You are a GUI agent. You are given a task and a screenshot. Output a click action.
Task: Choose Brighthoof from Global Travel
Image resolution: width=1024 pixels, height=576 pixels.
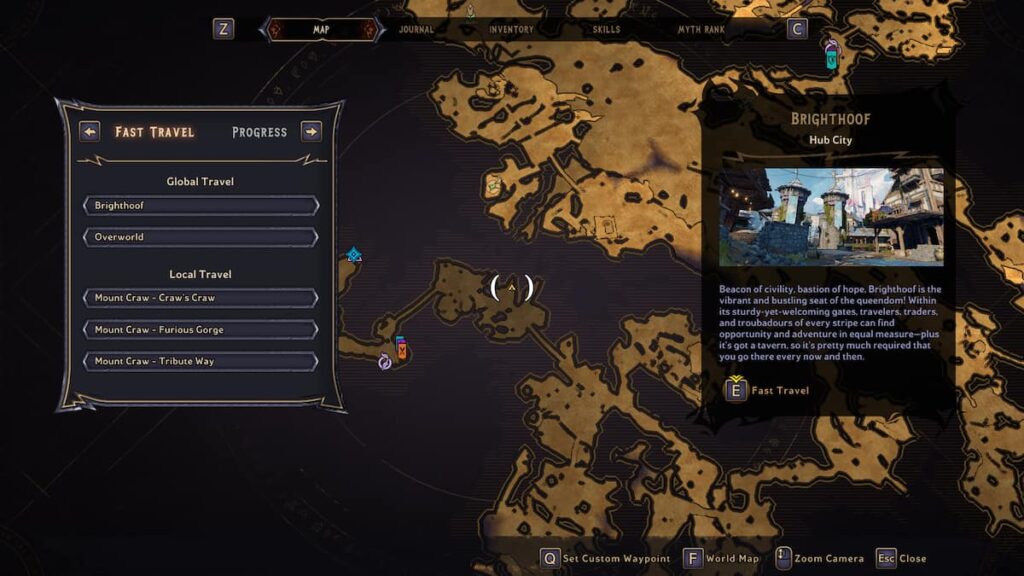point(201,206)
